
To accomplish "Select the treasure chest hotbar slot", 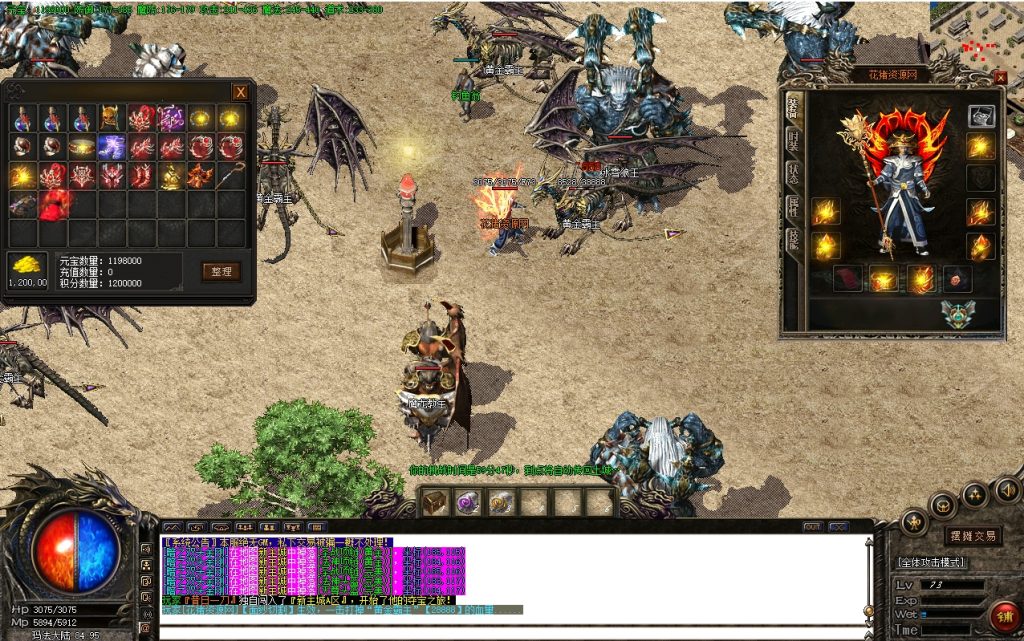I will (433, 502).
